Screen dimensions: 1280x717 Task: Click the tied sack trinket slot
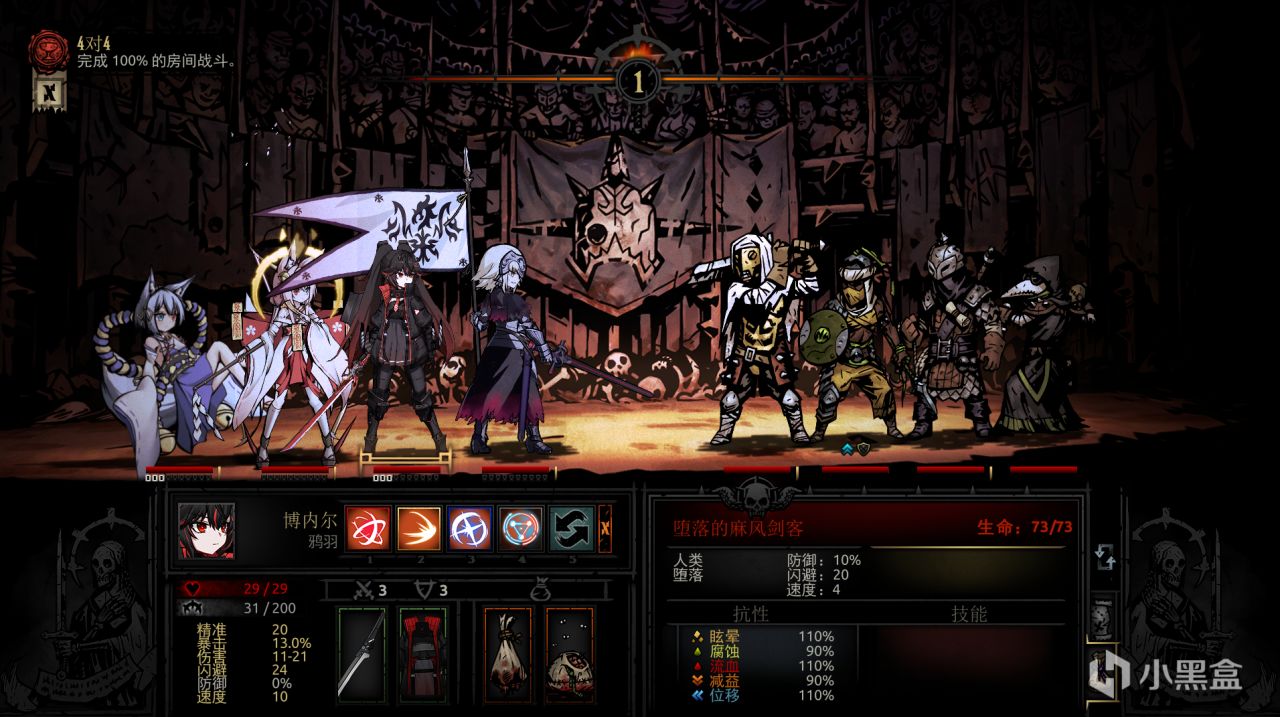[x=508, y=652]
